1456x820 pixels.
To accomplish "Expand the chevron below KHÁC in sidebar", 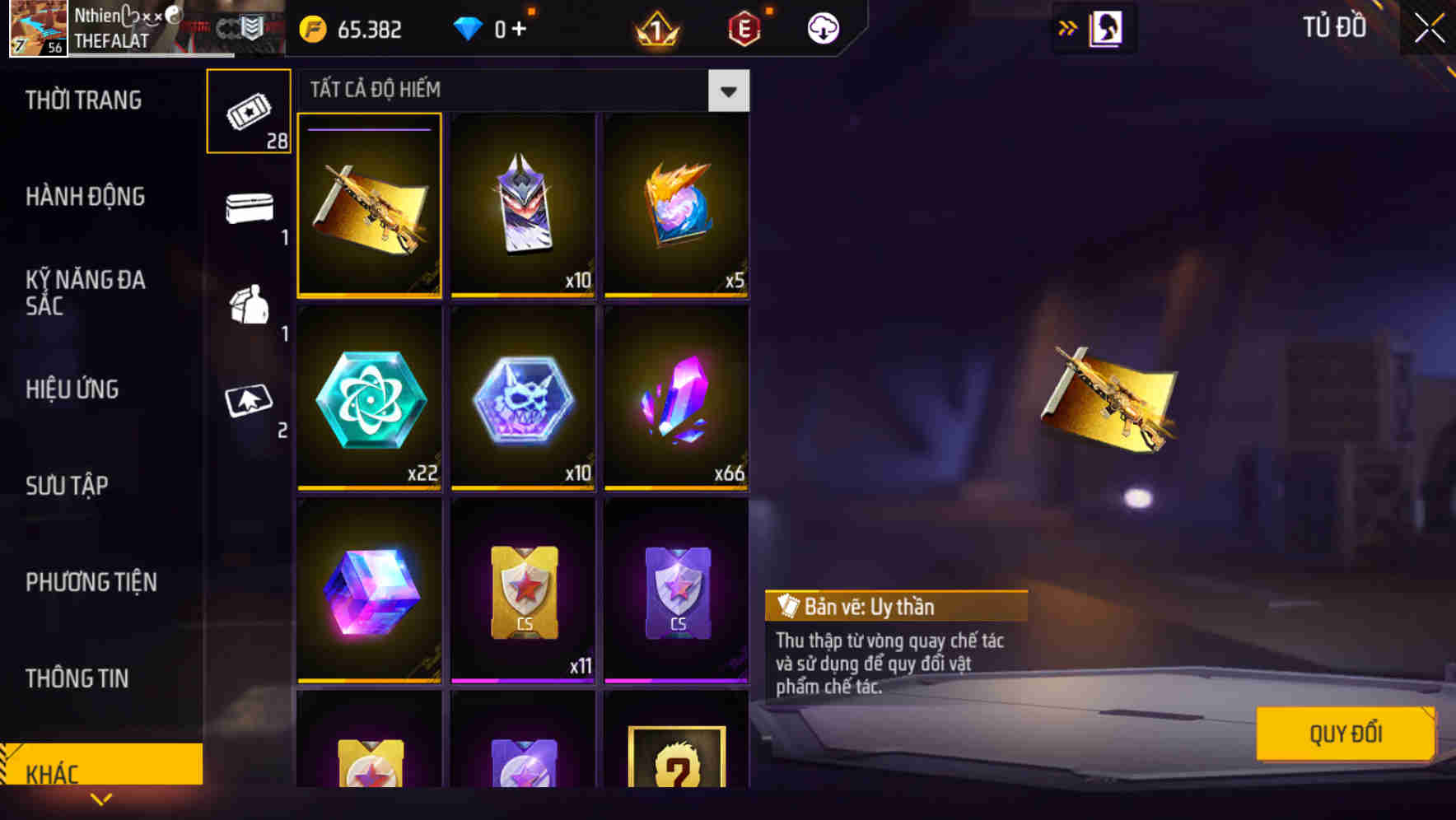I will tap(101, 799).
